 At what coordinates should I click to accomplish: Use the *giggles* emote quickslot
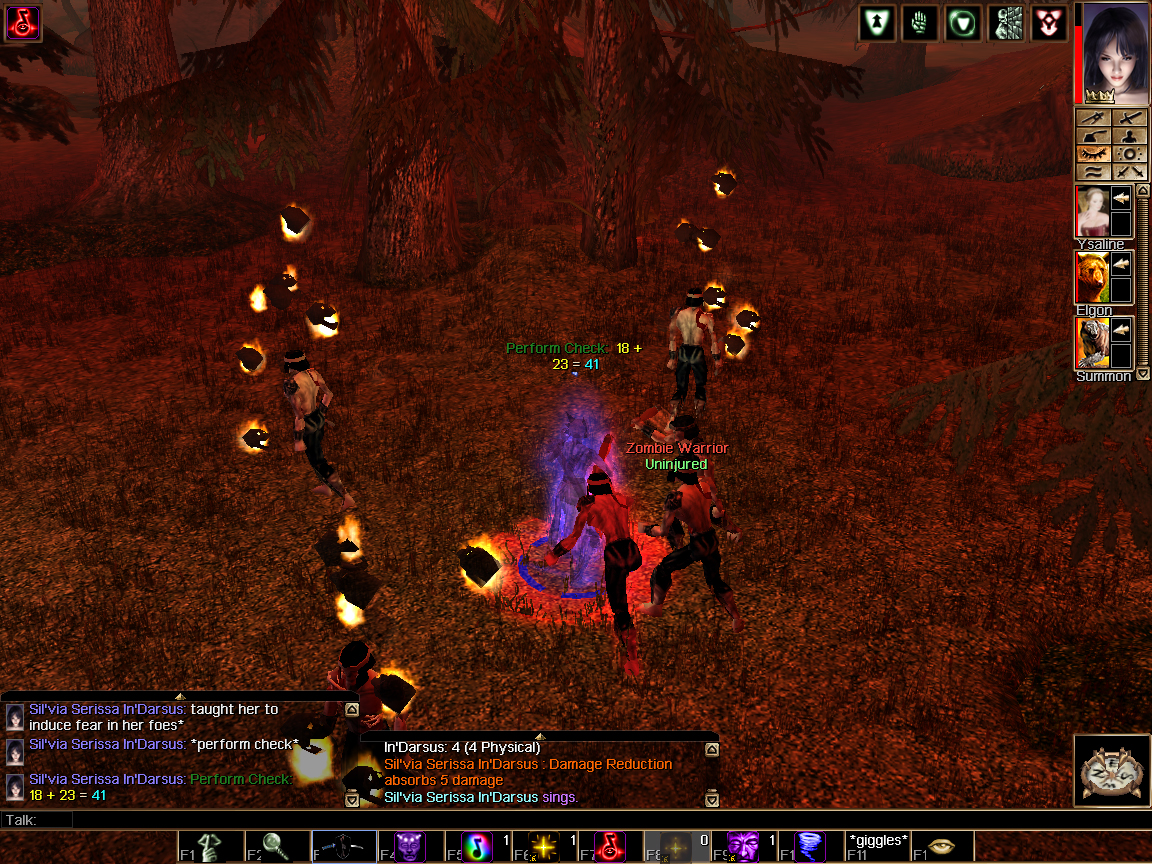[x=877, y=846]
